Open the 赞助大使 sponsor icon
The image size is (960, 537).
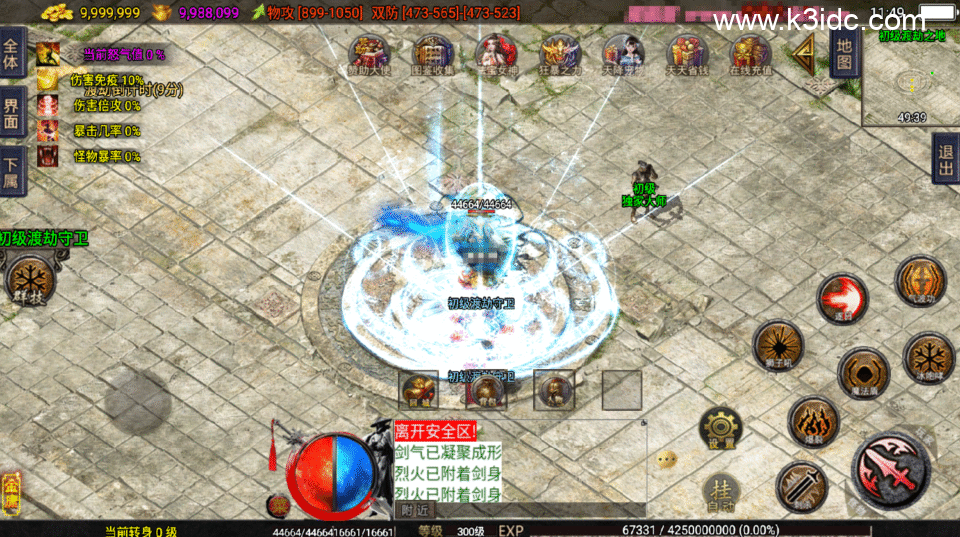(368, 54)
